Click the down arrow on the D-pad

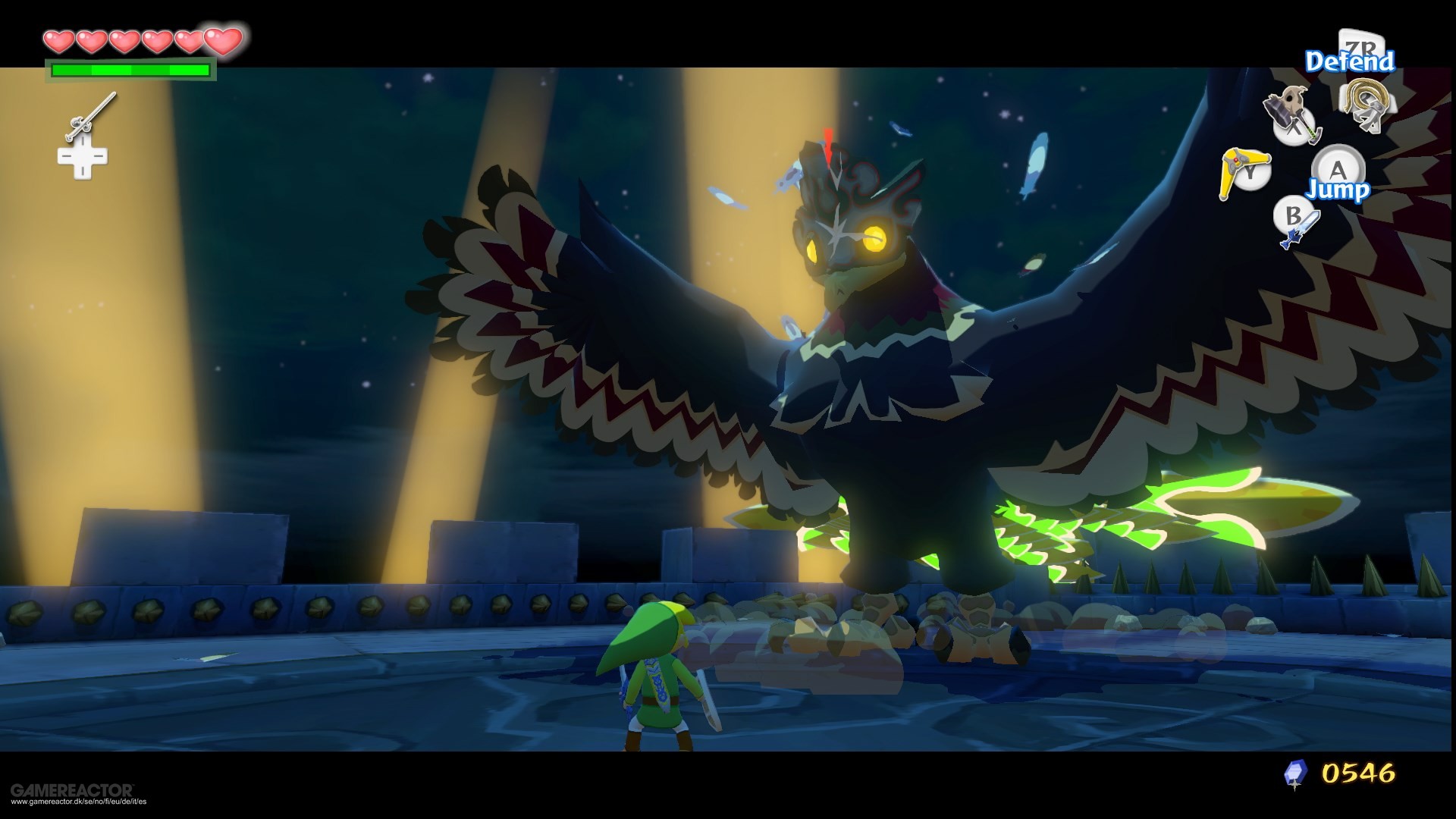[x=81, y=172]
